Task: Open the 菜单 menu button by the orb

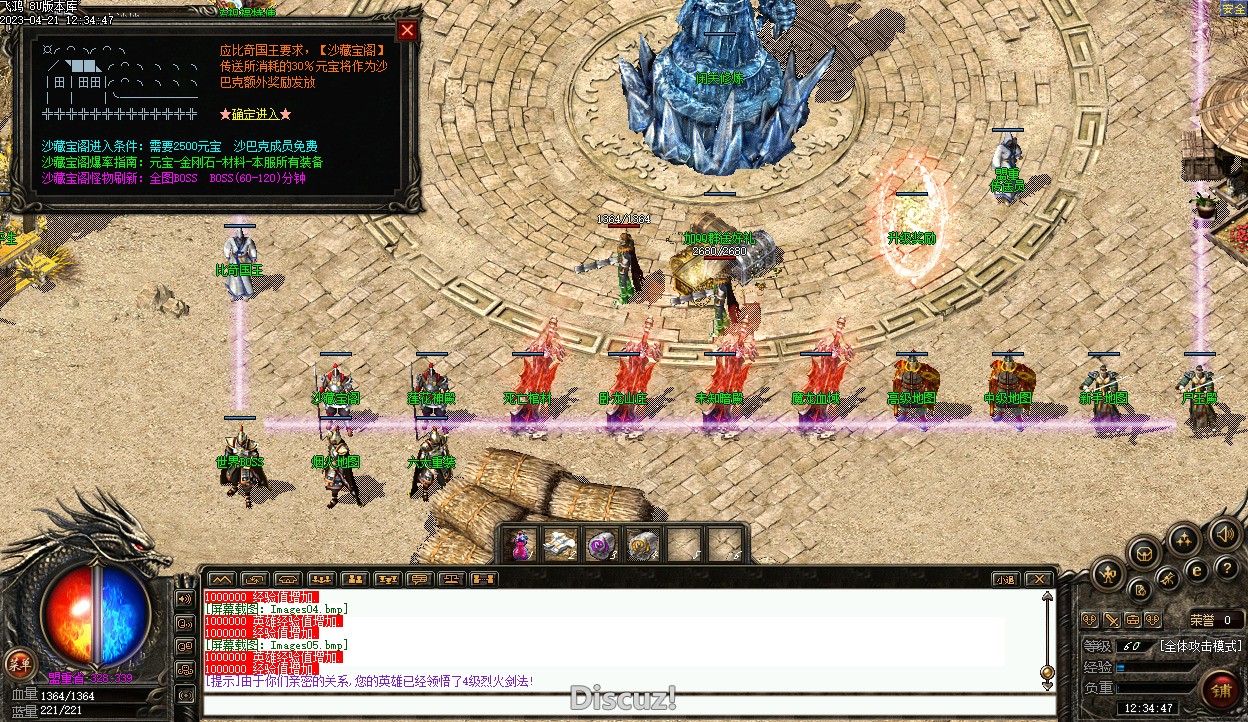Action: [18, 662]
